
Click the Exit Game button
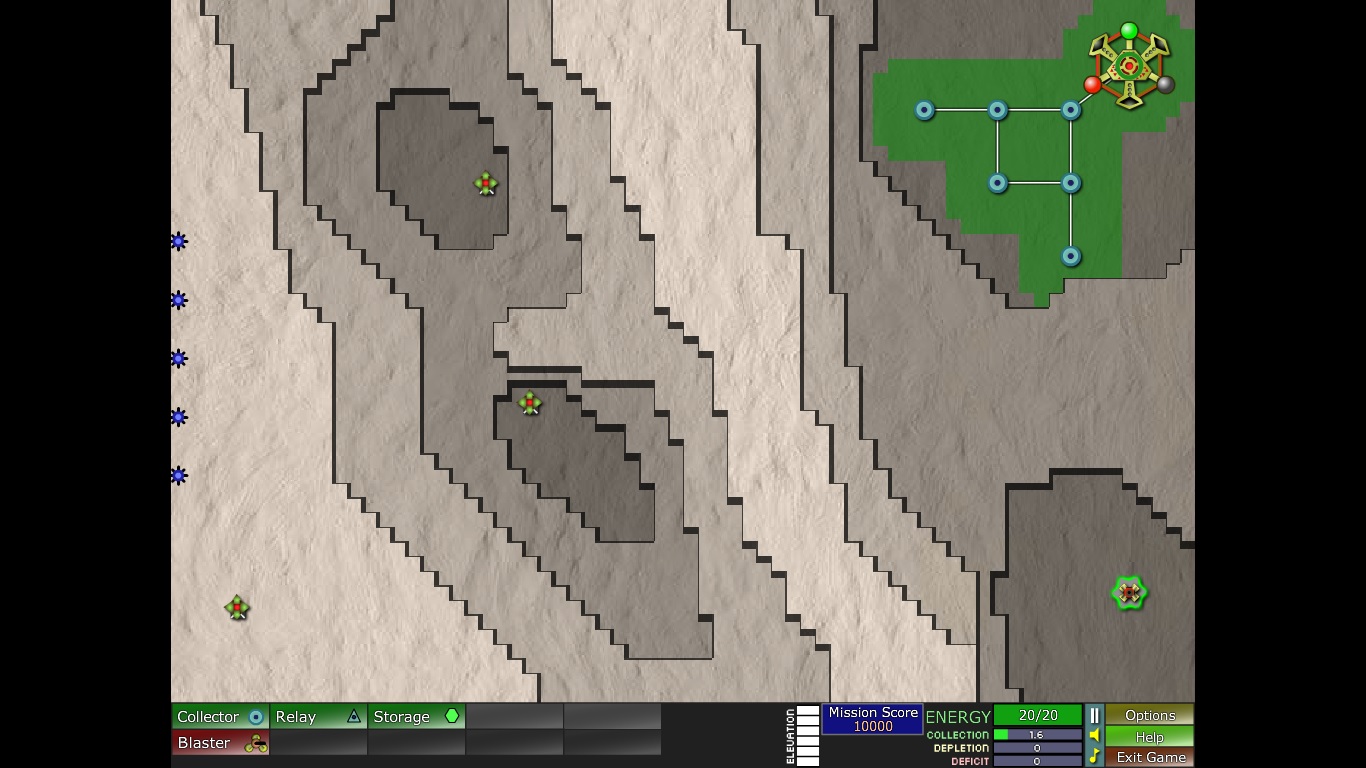[x=1150, y=757]
